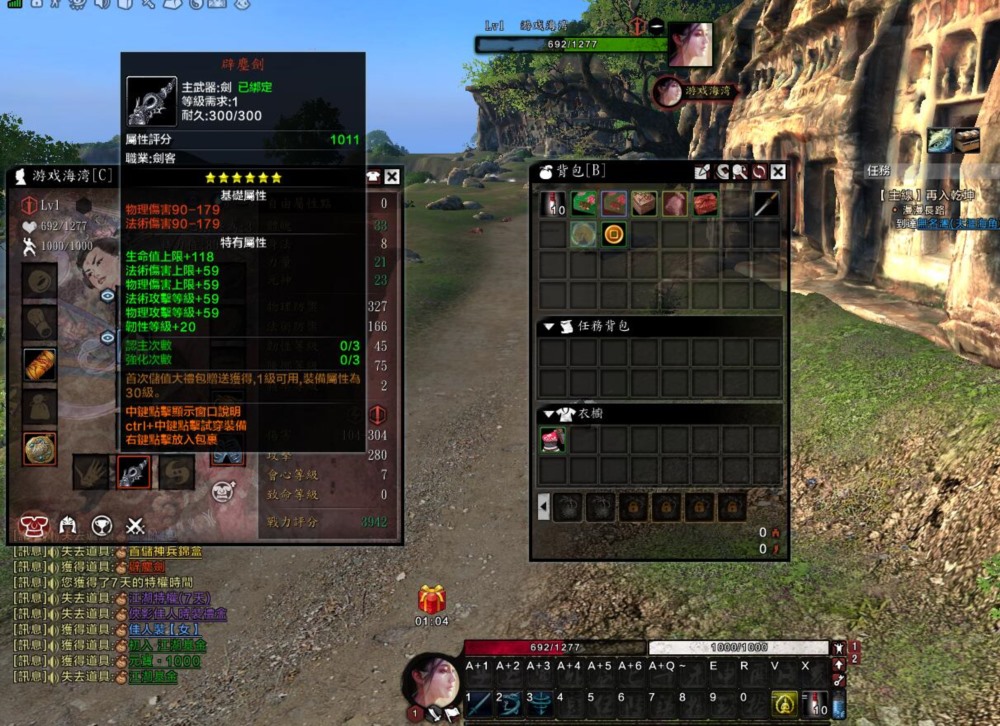Viewport: 1000px width, 726px height.
Task: Click the equipped sword weapon slot
Action: click(133, 472)
